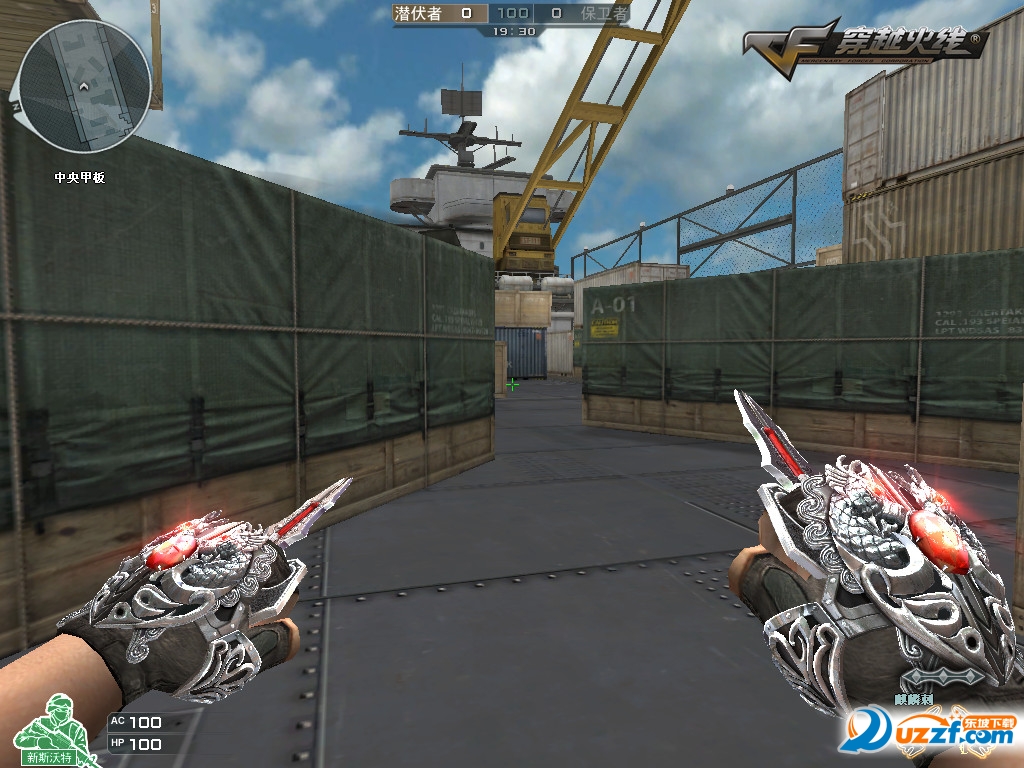Image resolution: width=1024 pixels, height=768 pixels.
Task: Click the 穿越火线 CF logo
Action: [865, 44]
